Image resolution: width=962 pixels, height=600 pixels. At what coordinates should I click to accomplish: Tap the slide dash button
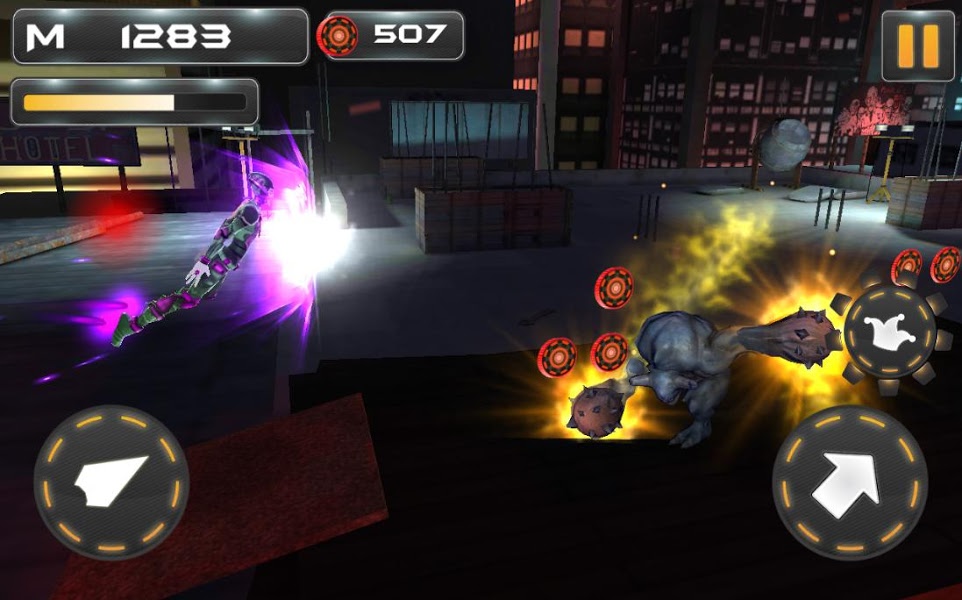(111, 483)
